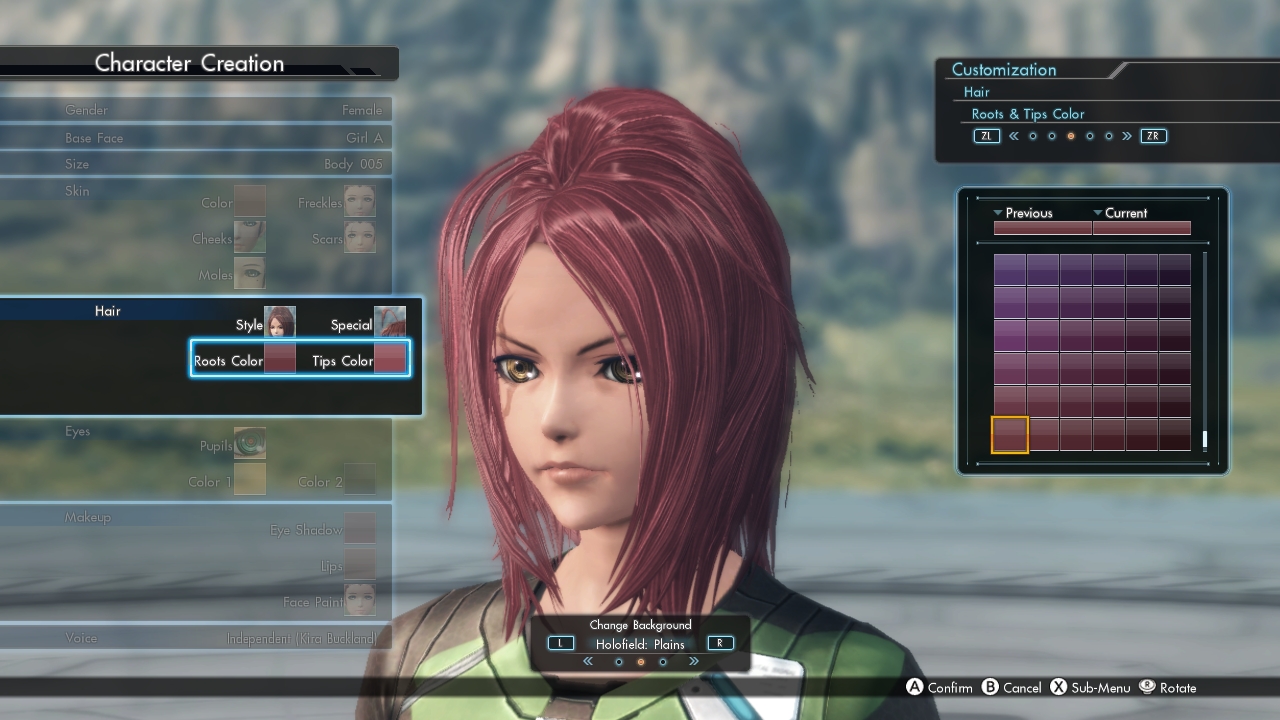Open the Freckles thumbnail
Screen dimensions: 1280x720
(x=360, y=200)
